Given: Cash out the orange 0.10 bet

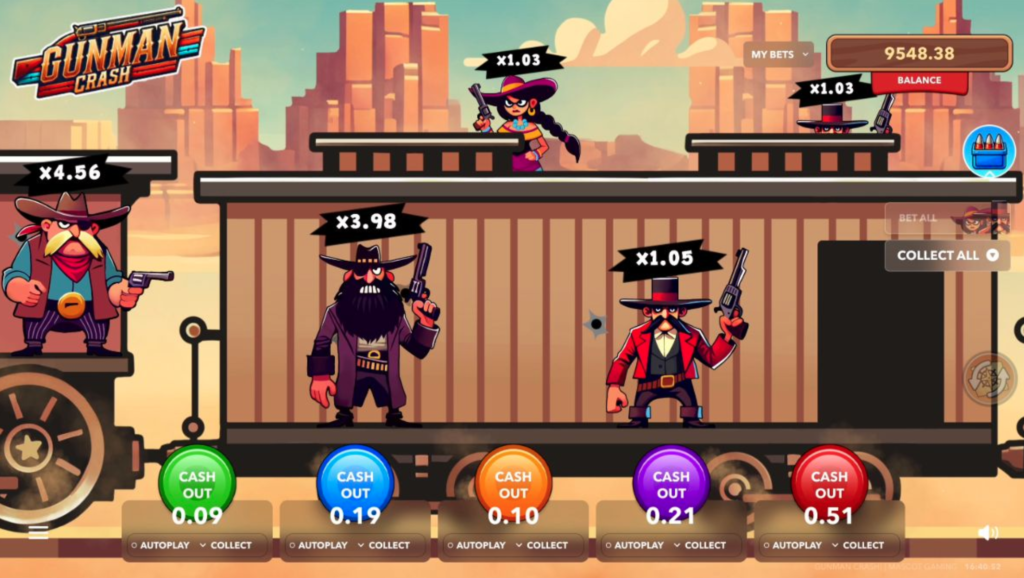Looking at the screenshot, I should tap(513, 484).
